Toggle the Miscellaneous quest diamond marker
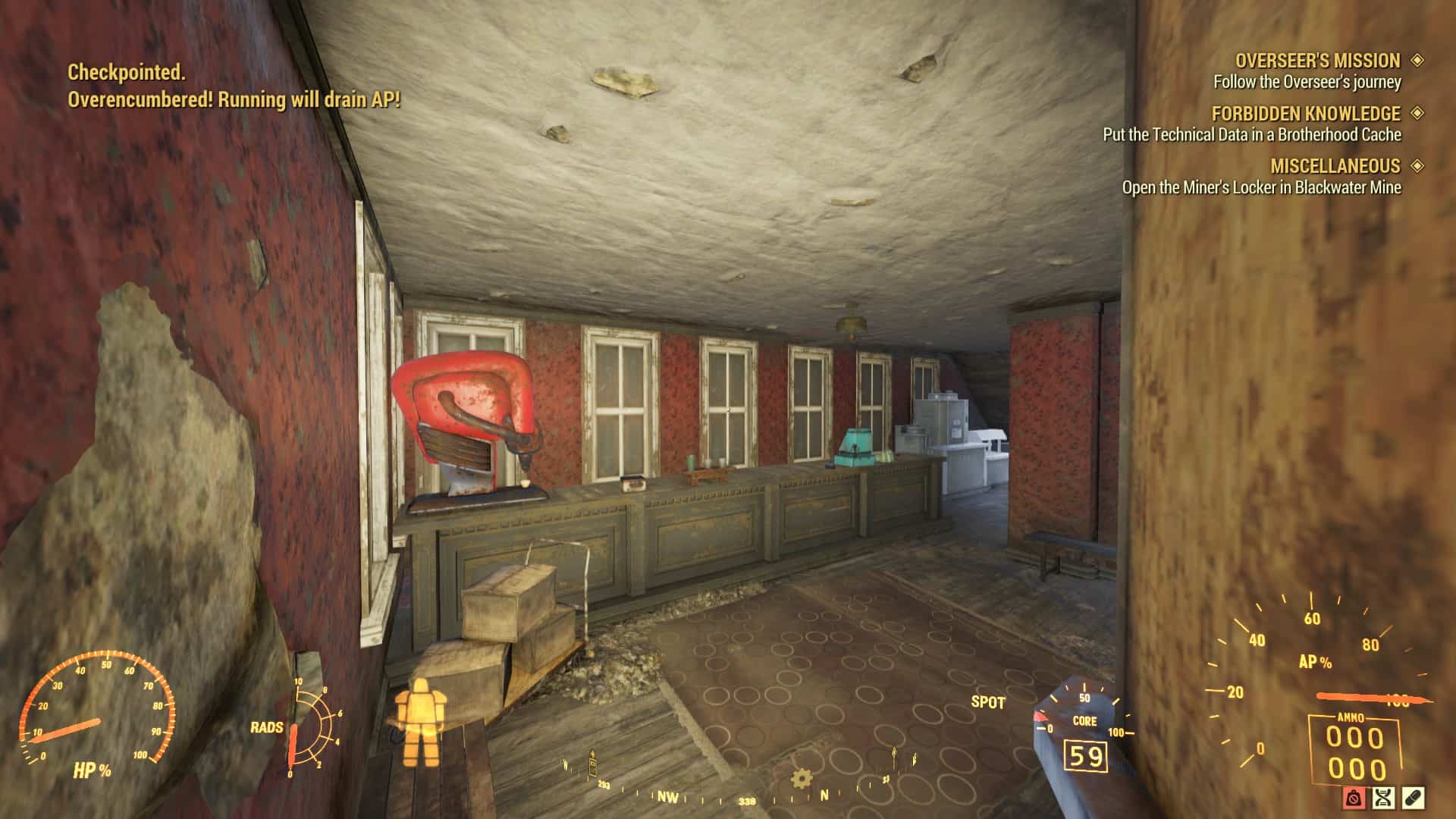Screen dimensions: 1456x819 pos(1417,166)
